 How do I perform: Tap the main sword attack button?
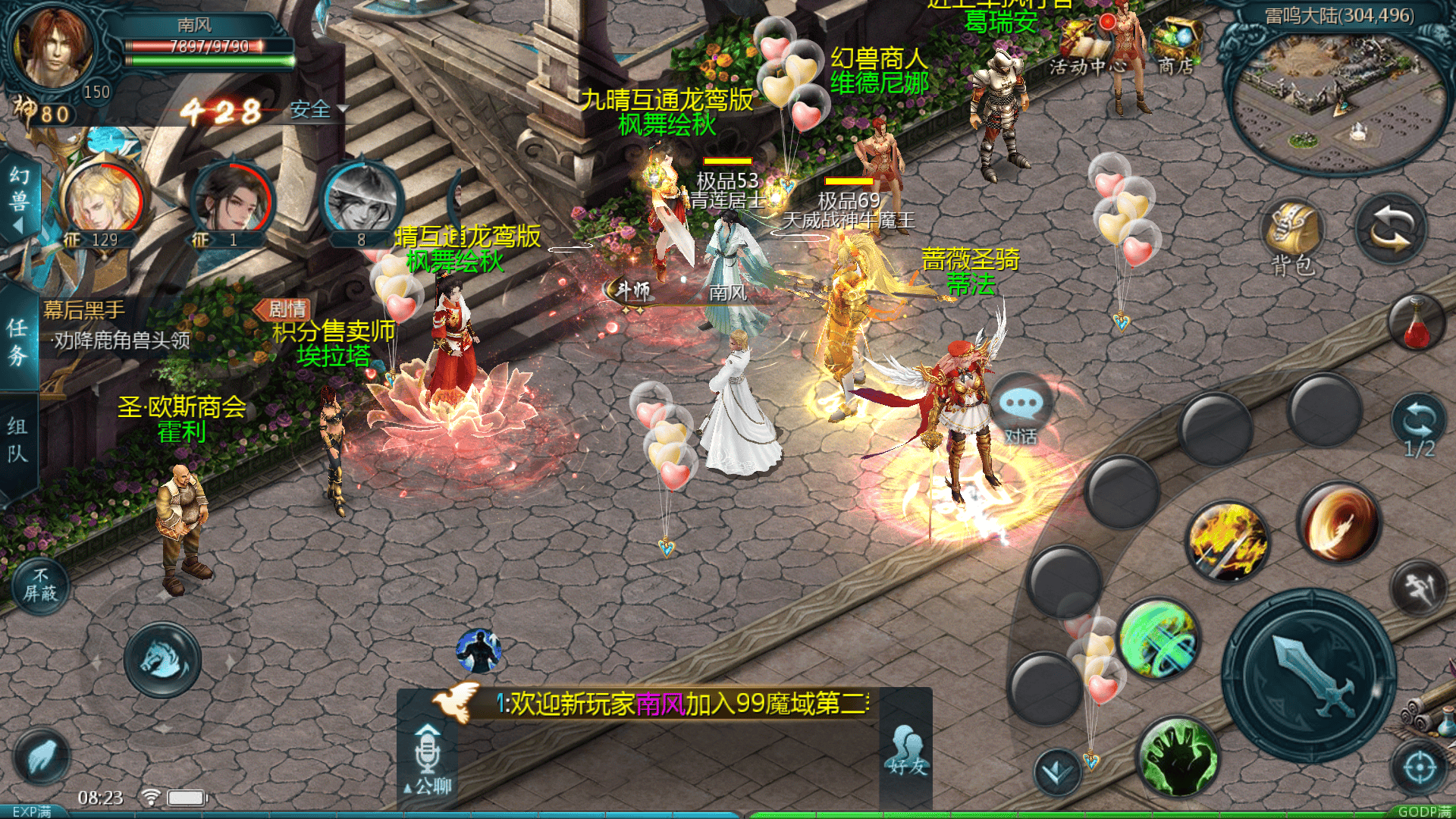[1310, 676]
